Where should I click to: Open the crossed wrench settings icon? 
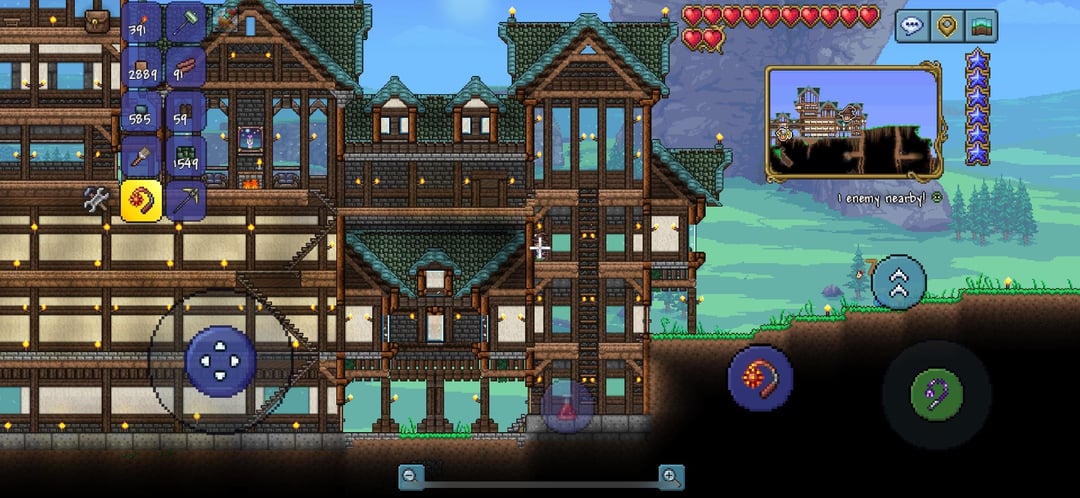(97, 200)
